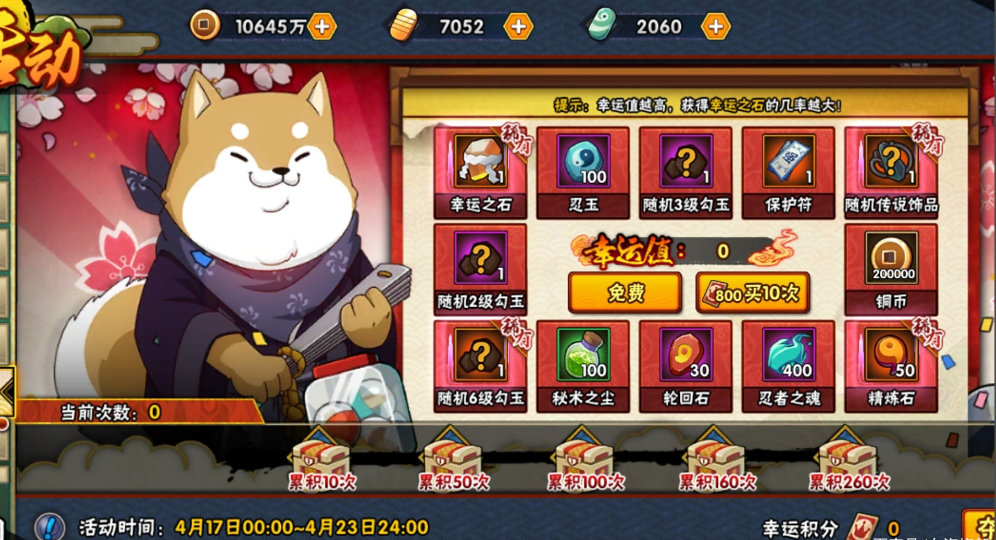Image resolution: width=996 pixels, height=540 pixels.
Task: Select the 忍者之魂 reward tile
Action: pos(788,363)
